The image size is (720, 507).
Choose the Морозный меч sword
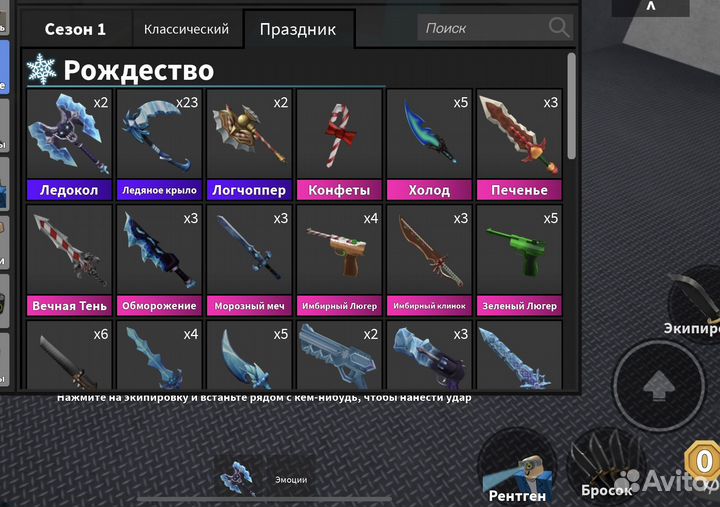248,260
